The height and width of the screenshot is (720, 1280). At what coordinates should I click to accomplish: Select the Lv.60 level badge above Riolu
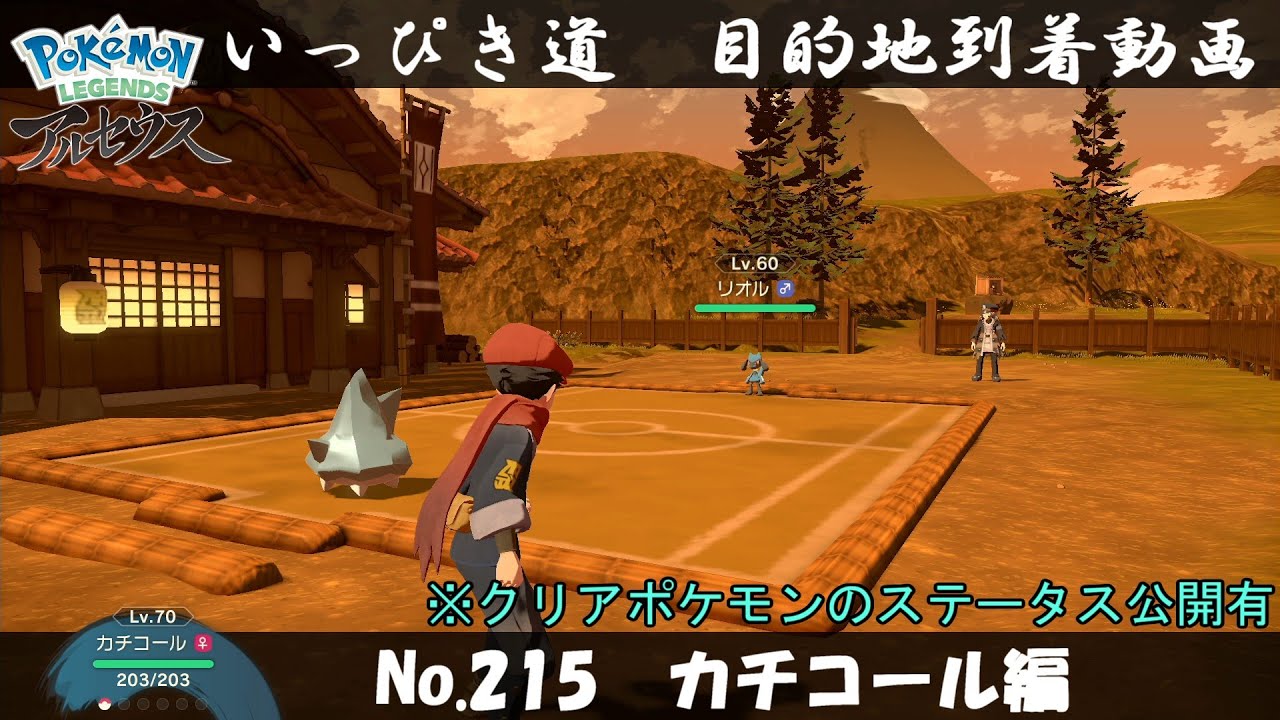(x=754, y=263)
